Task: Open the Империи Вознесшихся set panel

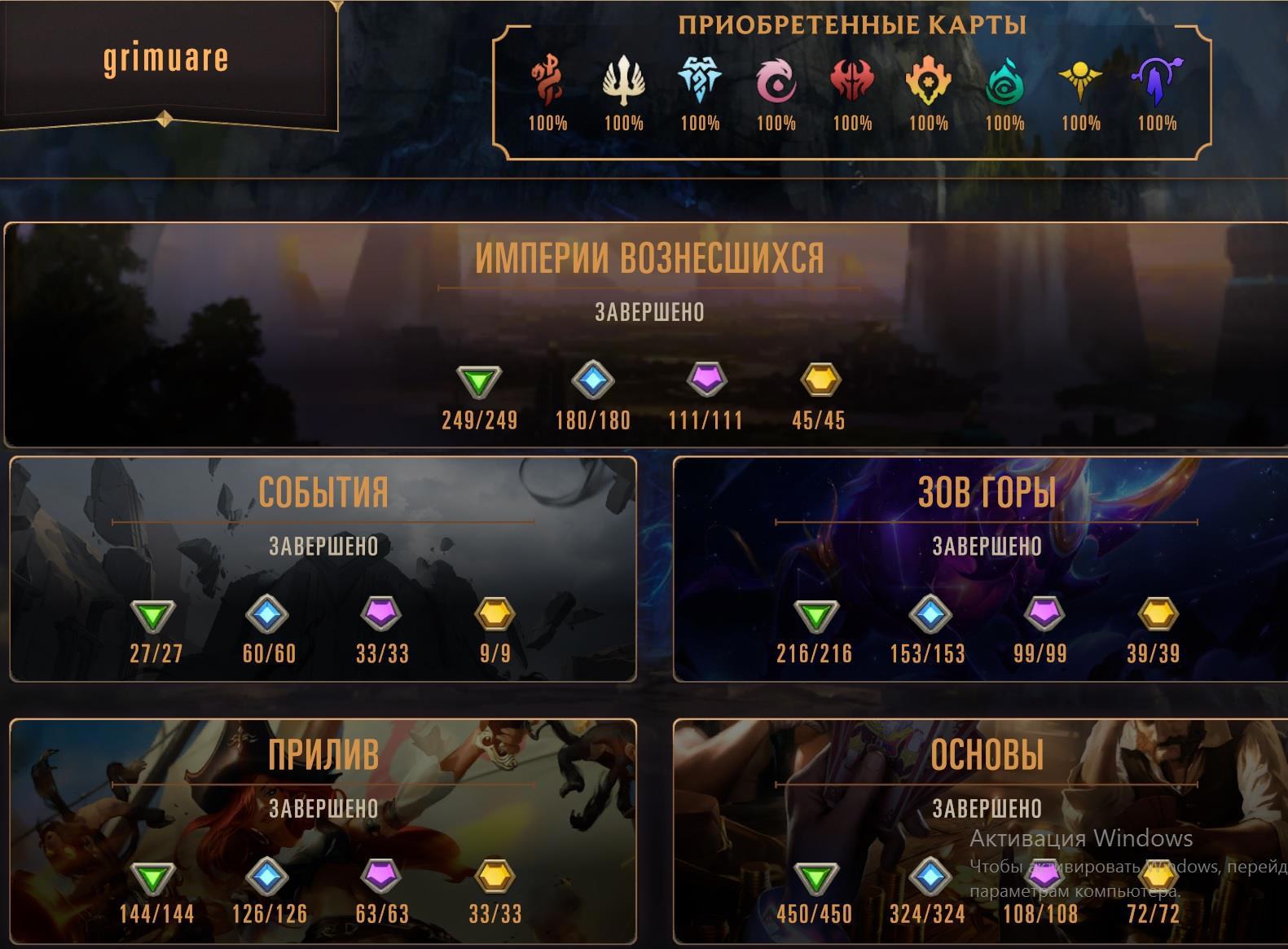Action: (x=649, y=259)
